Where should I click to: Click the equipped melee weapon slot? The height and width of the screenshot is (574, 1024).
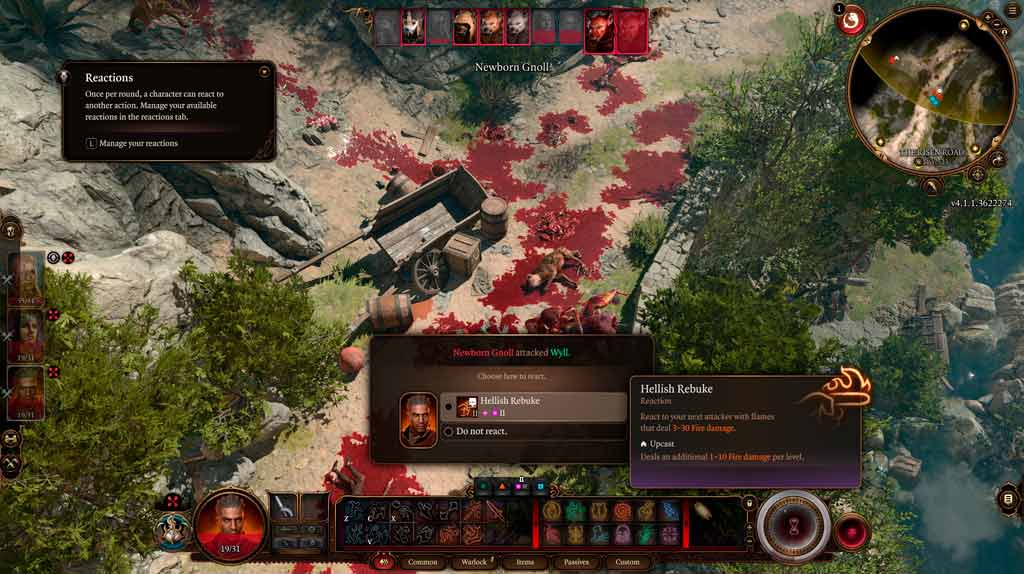pos(284,507)
